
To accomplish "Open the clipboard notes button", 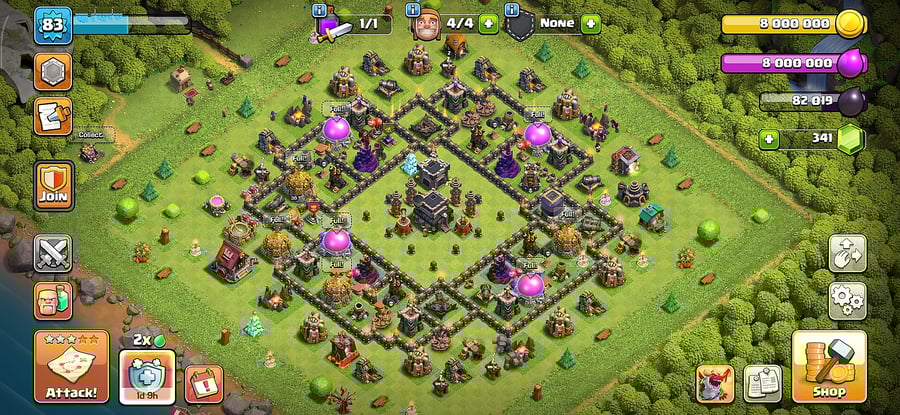I will pos(762,383).
